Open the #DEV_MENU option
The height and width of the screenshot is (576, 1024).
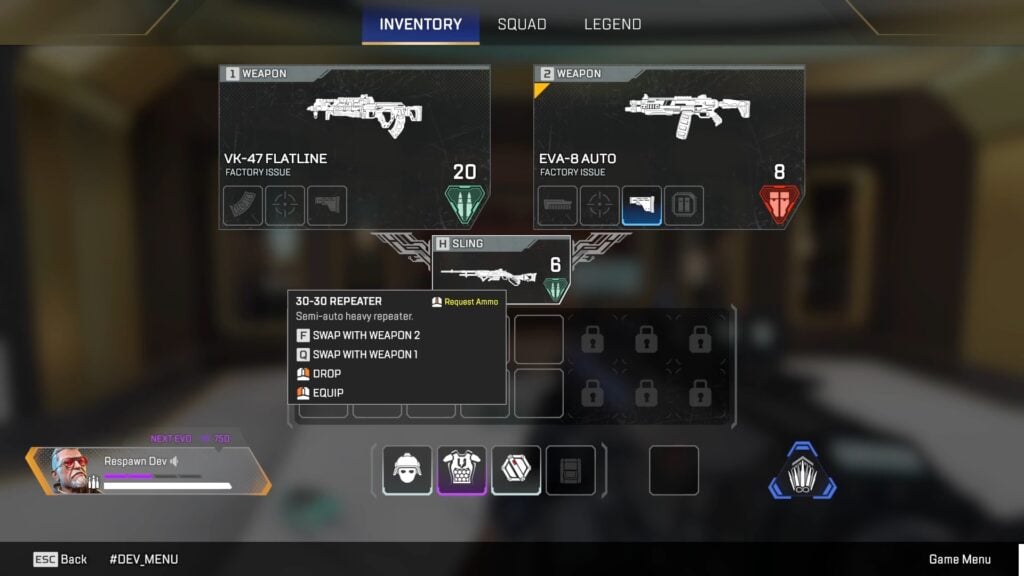point(143,559)
